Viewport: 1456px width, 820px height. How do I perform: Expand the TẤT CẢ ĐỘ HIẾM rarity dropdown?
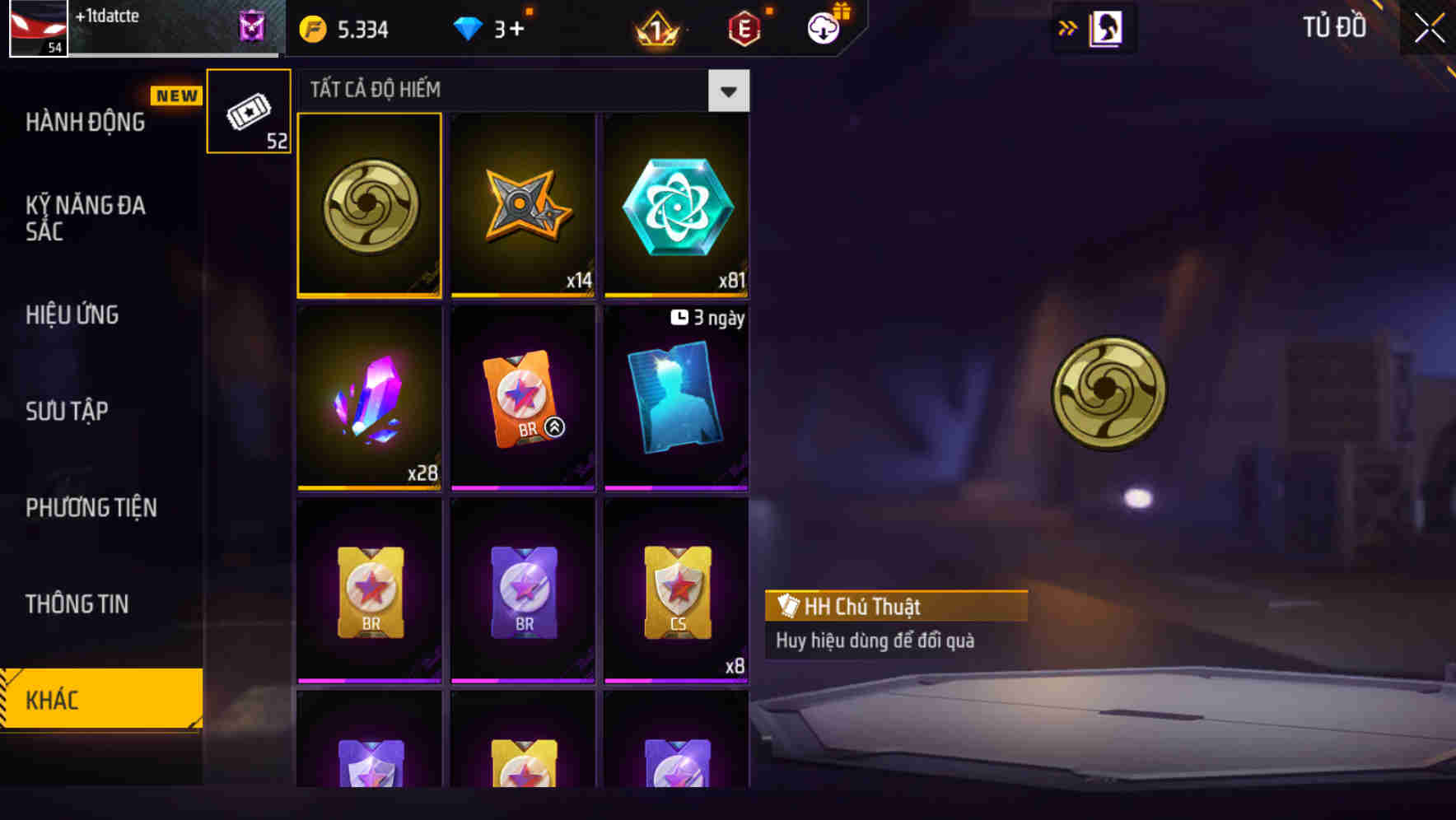[728, 91]
